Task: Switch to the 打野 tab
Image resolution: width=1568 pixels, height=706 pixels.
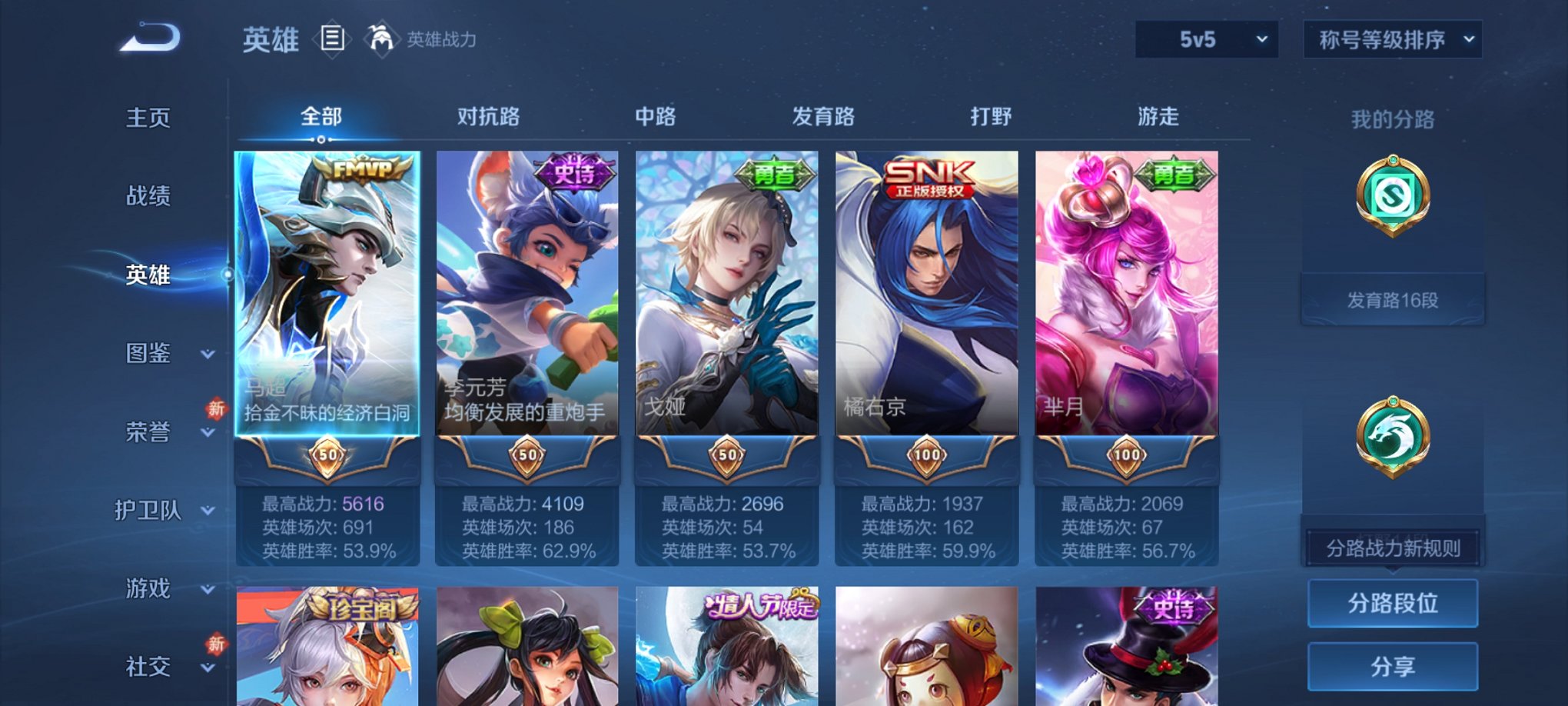Action: coord(992,117)
